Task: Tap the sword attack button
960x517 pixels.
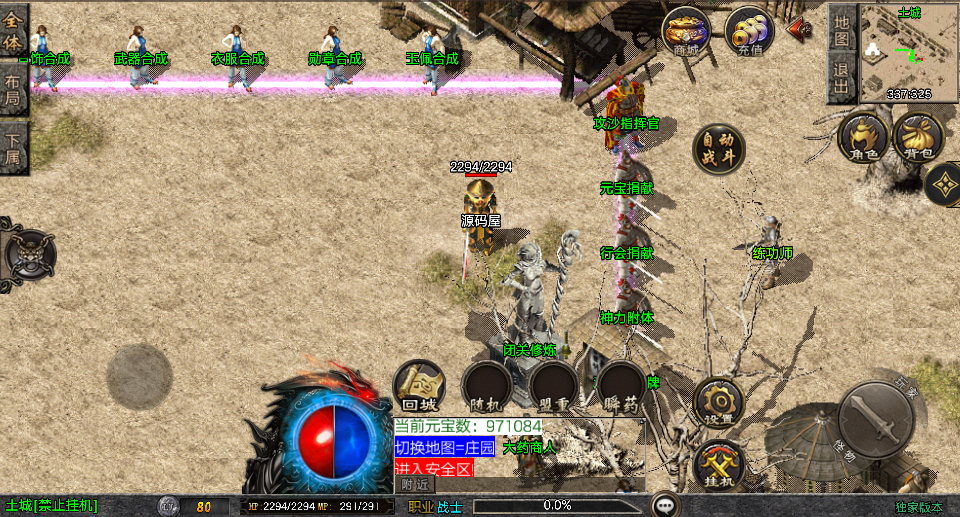Action: (876, 420)
